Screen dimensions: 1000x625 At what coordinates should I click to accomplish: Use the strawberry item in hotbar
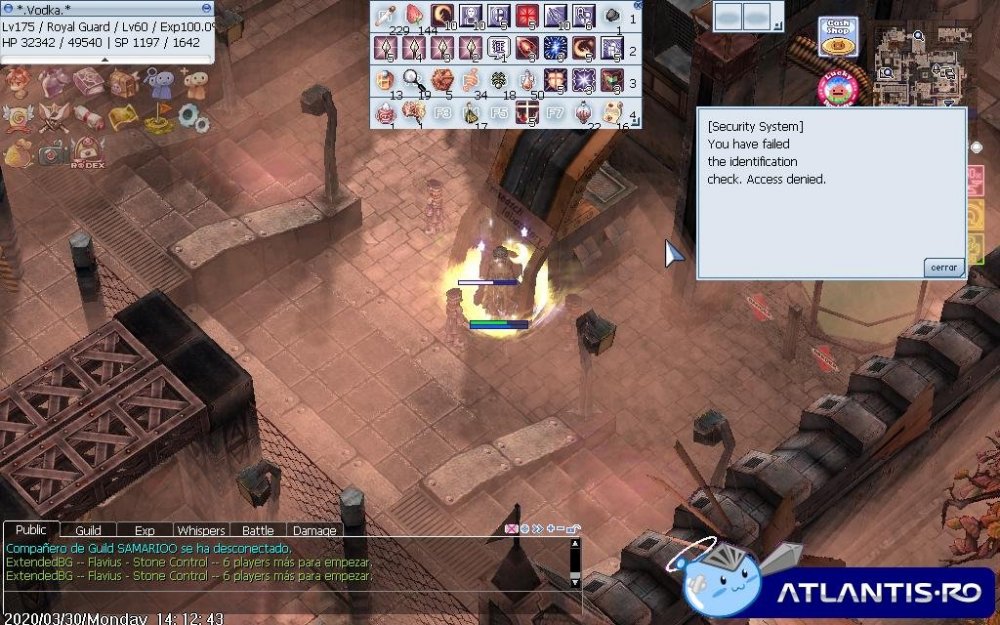click(x=414, y=16)
